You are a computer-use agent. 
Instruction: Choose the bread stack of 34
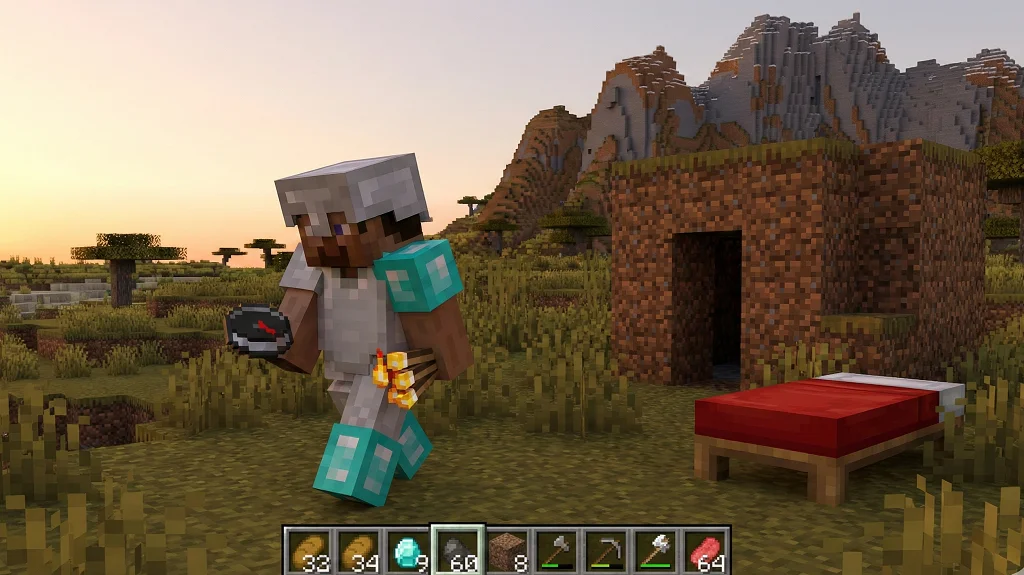pos(358,550)
